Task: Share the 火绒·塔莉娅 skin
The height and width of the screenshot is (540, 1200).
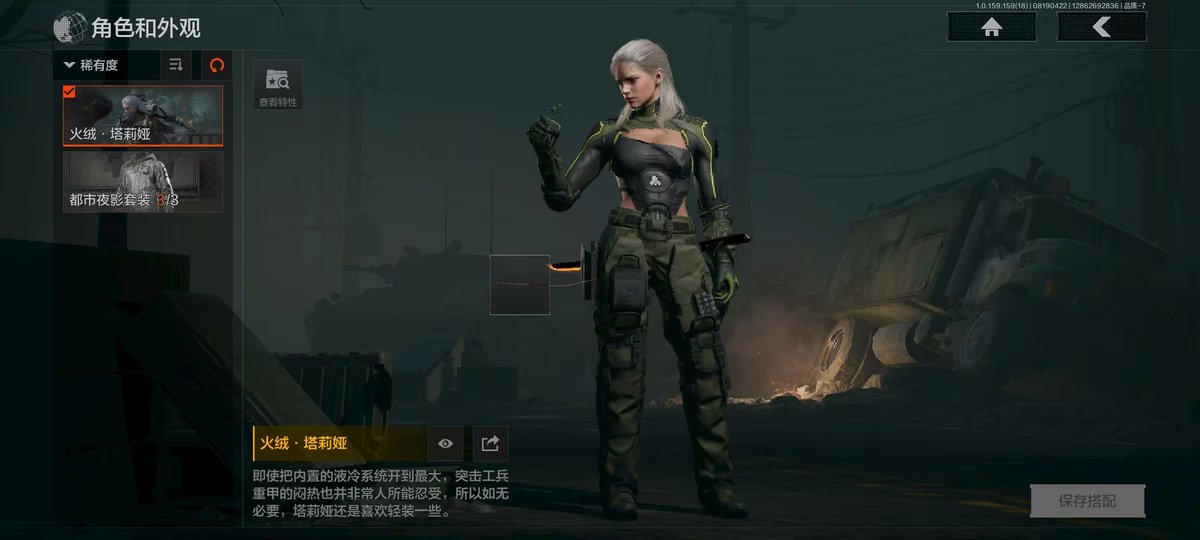Action: click(x=490, y=444)
